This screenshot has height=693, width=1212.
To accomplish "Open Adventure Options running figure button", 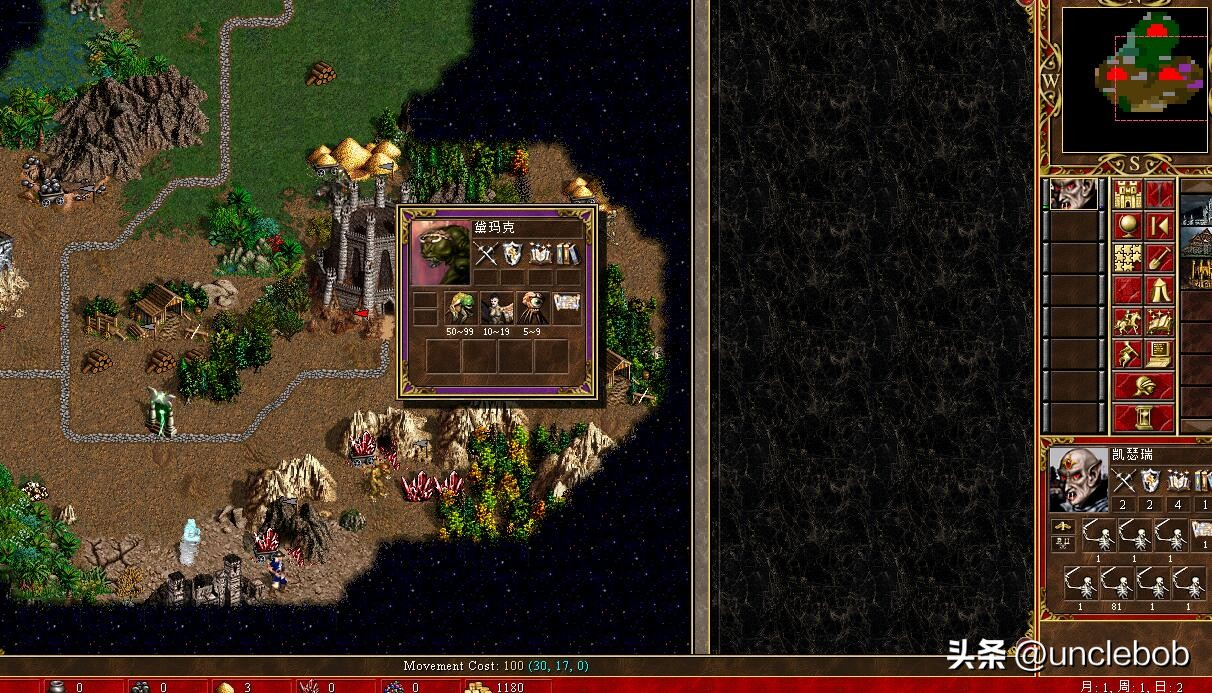I will coord(1128,354).
